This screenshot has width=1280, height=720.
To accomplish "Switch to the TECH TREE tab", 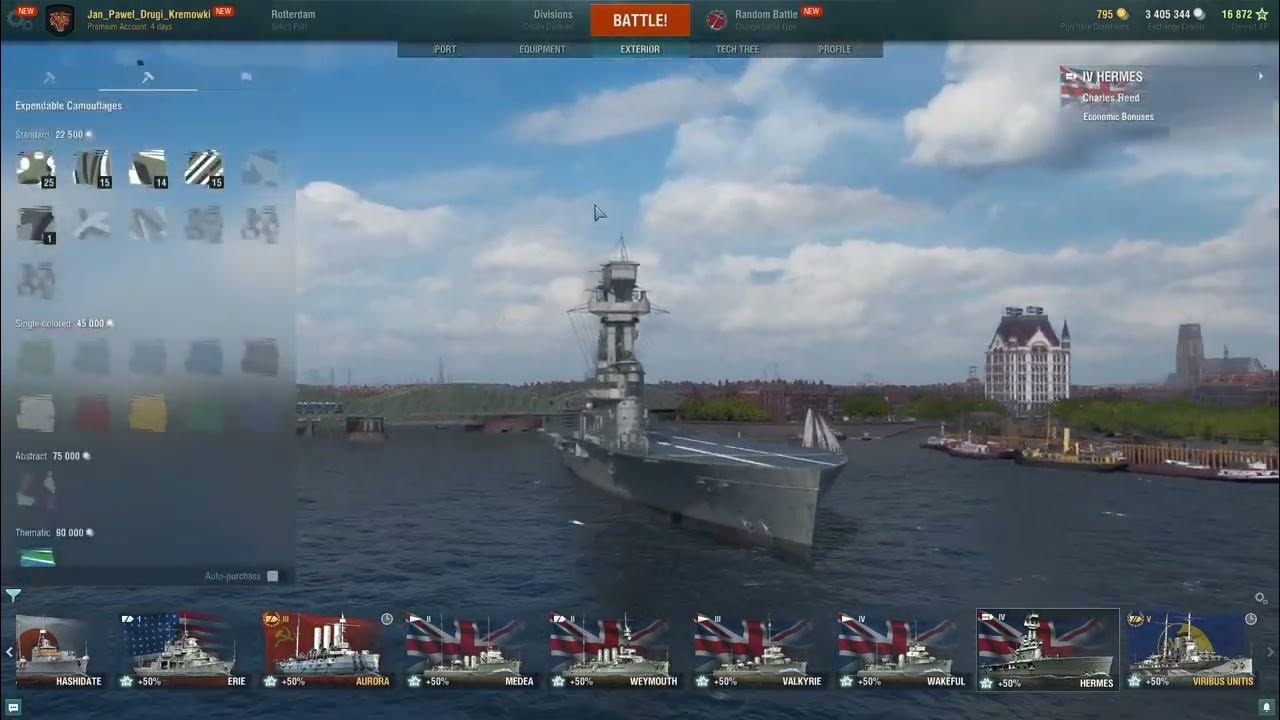I will coord(737,48).
